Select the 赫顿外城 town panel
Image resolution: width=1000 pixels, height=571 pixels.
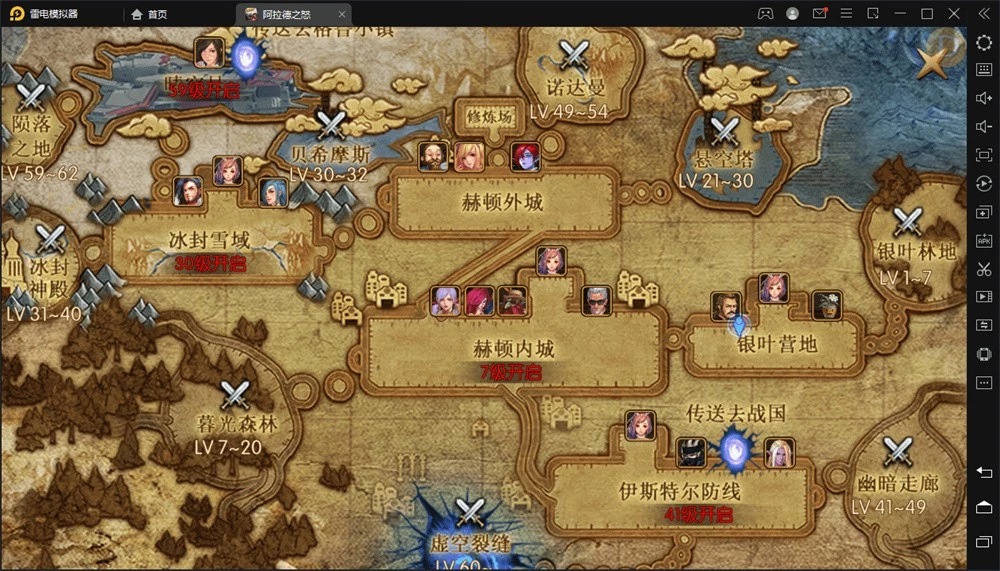[502, 202]
